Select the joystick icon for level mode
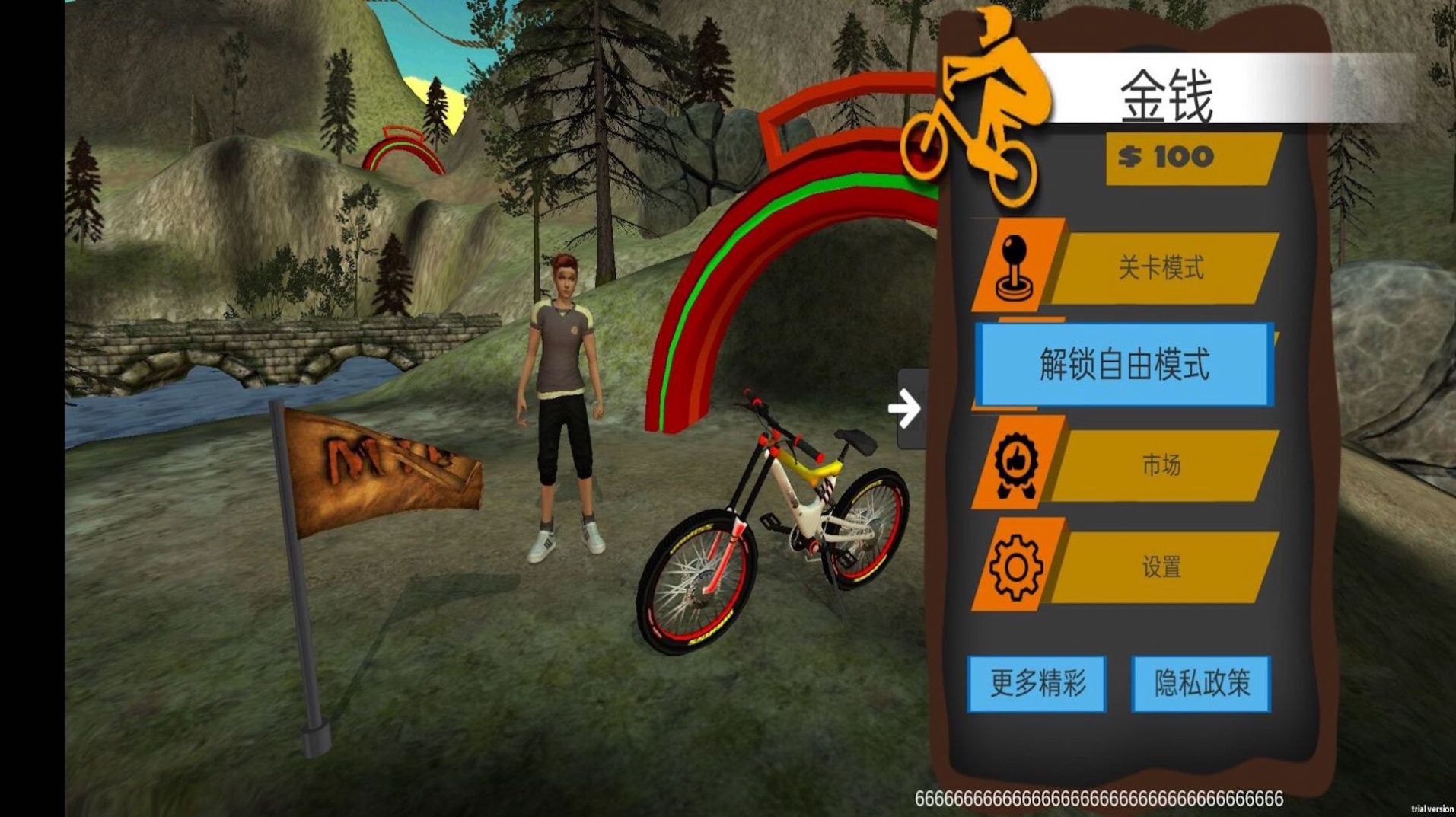The image size is (1456, 817). tap(1016, 265)
